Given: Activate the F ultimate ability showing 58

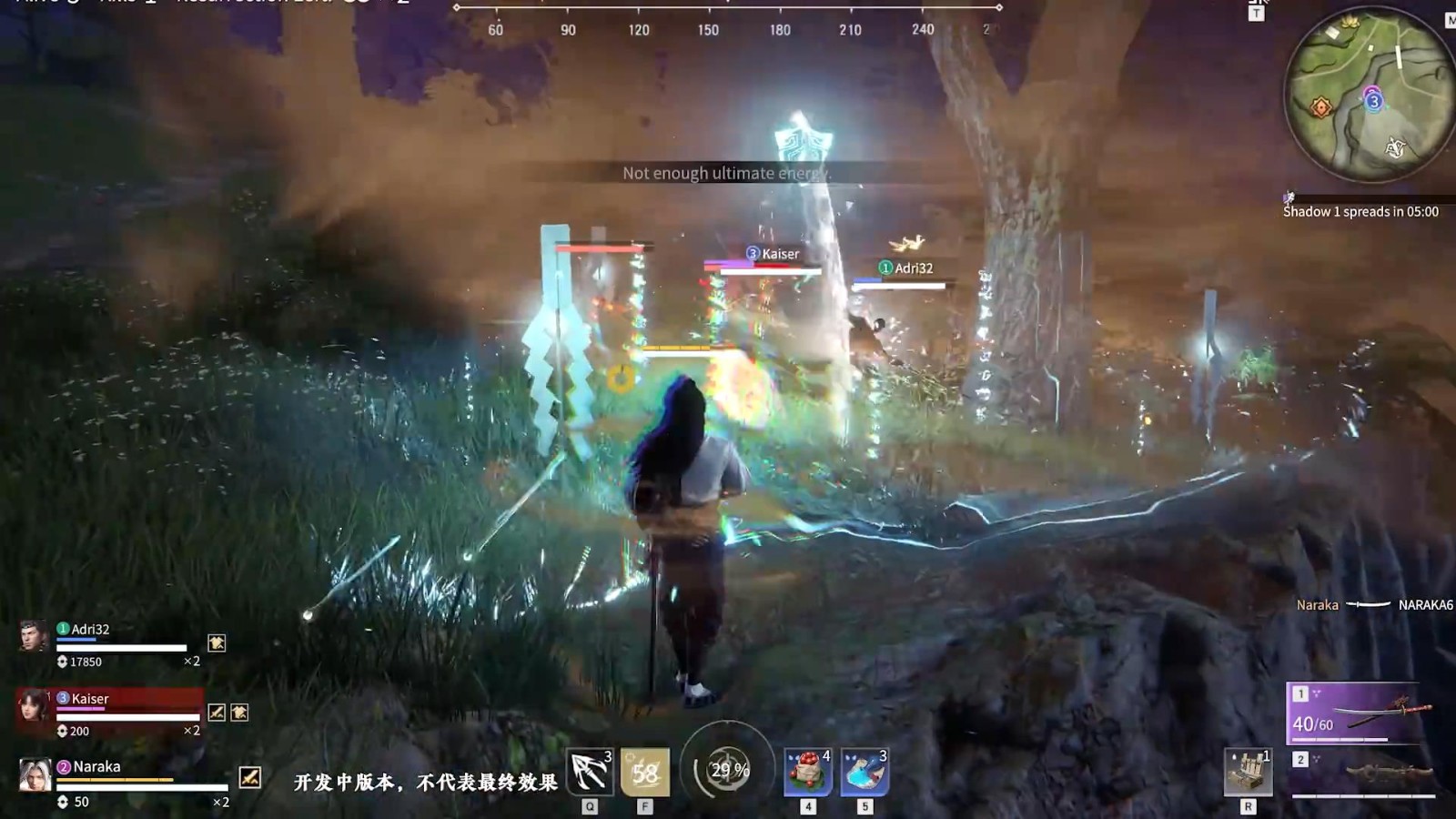Looking at the screenshot, I should pos(644,773).
